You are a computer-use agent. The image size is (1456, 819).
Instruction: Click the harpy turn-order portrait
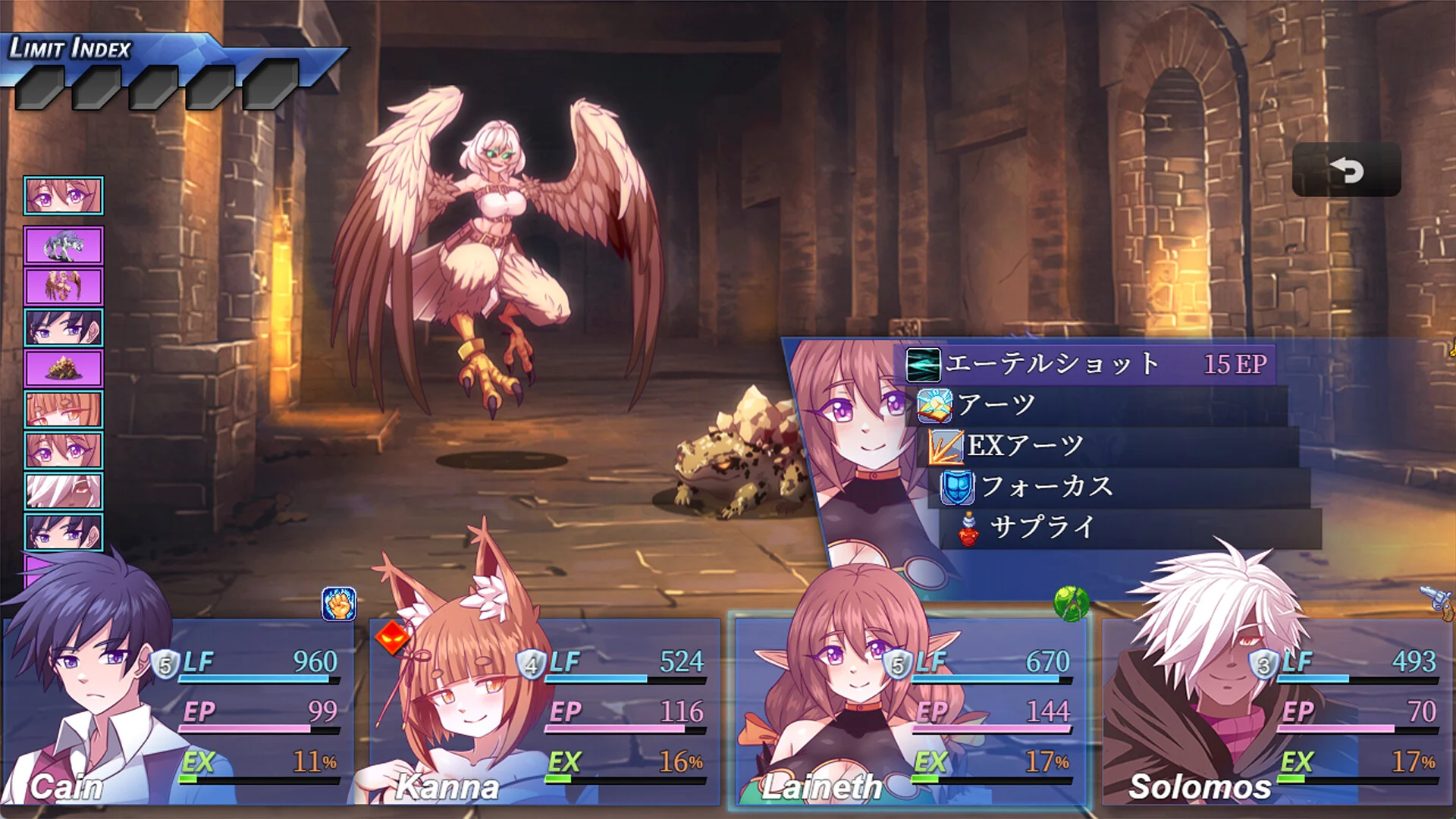pos(64,287)
